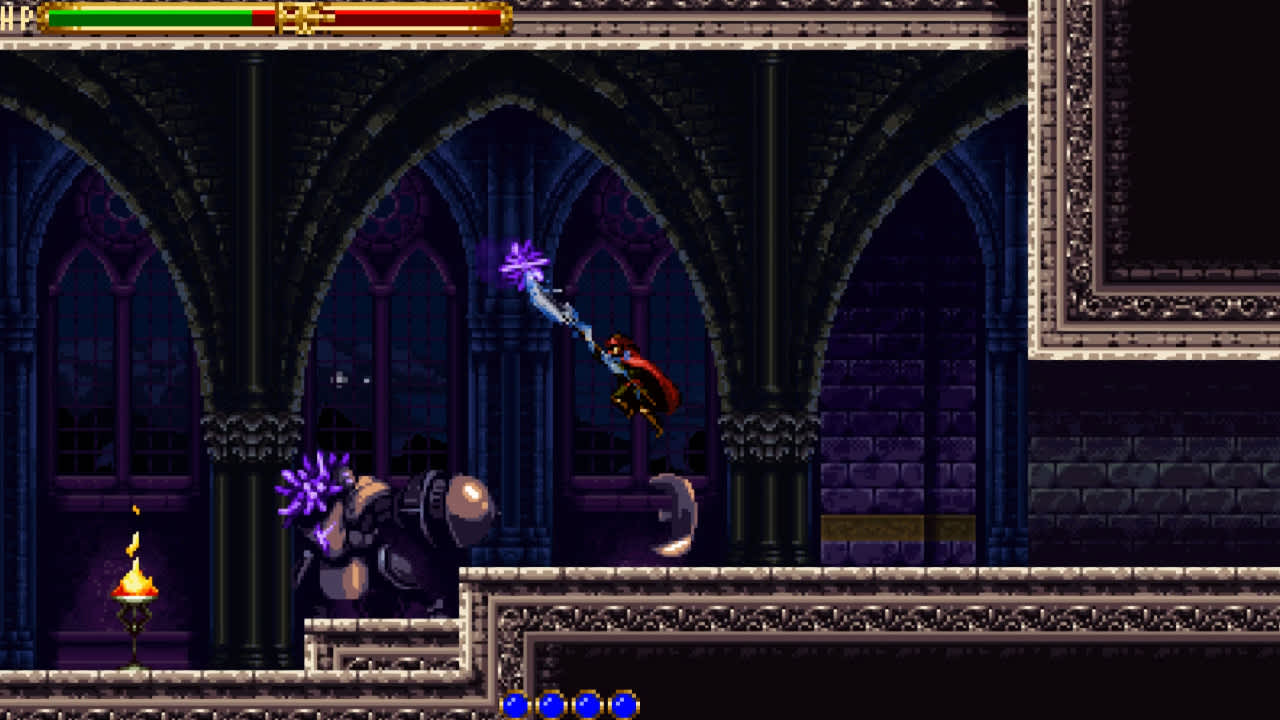Click the purple crystals on the knight's shoulder
The image size is (1280, 720).
click(310, 490)
